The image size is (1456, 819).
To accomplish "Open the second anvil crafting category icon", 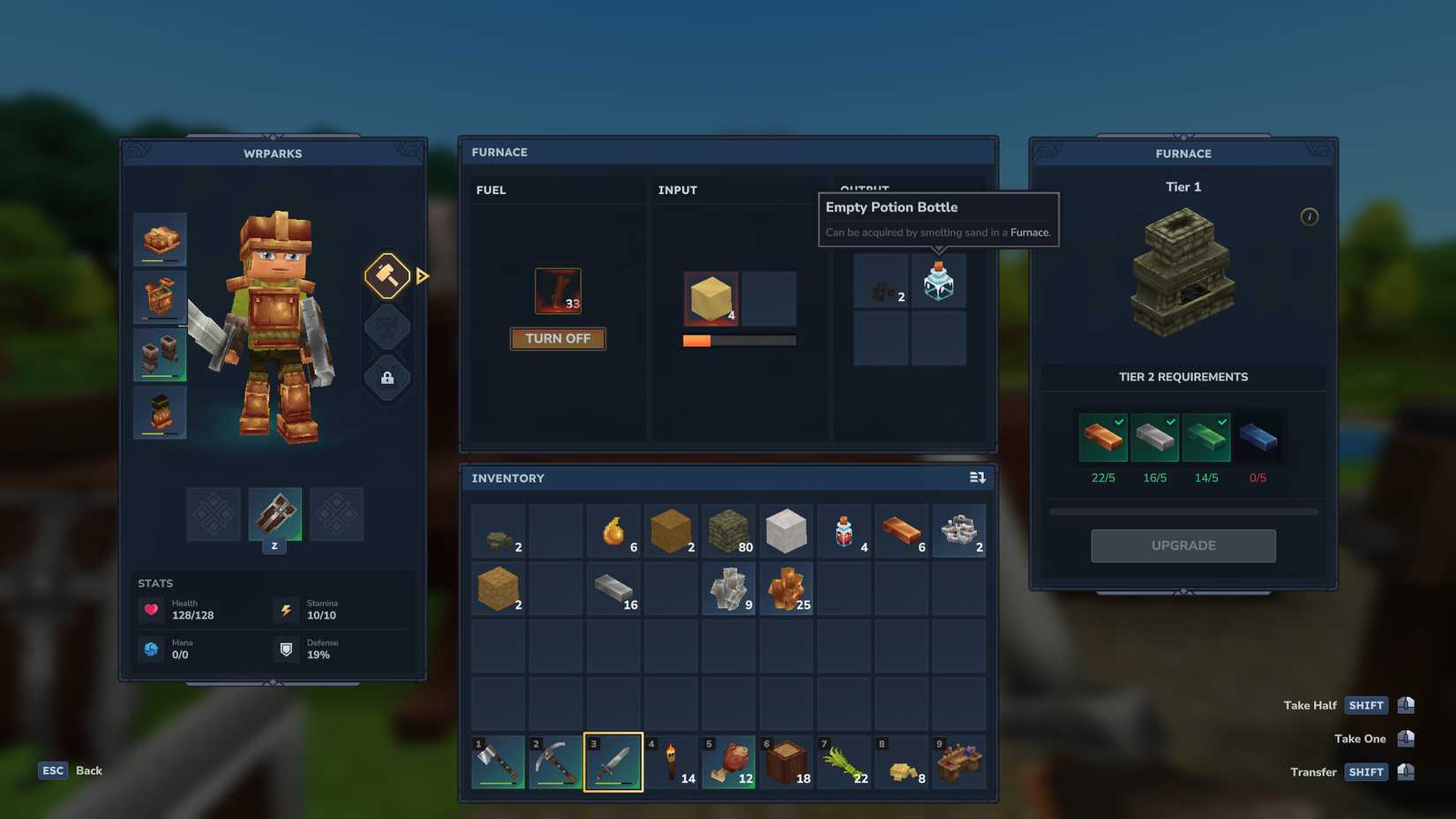I will click(387, 327).
